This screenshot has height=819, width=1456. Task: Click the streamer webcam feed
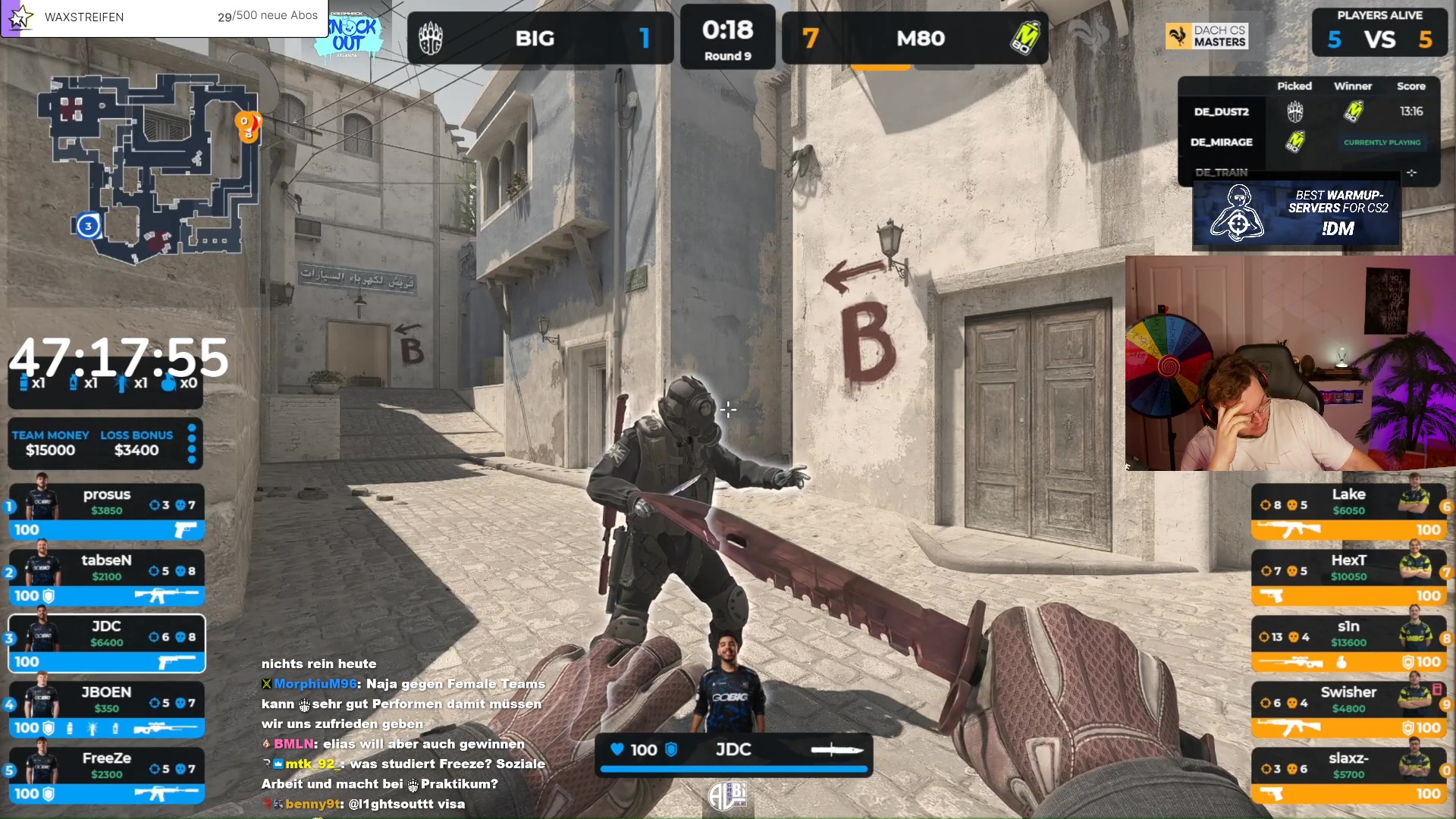point(1290,363)
